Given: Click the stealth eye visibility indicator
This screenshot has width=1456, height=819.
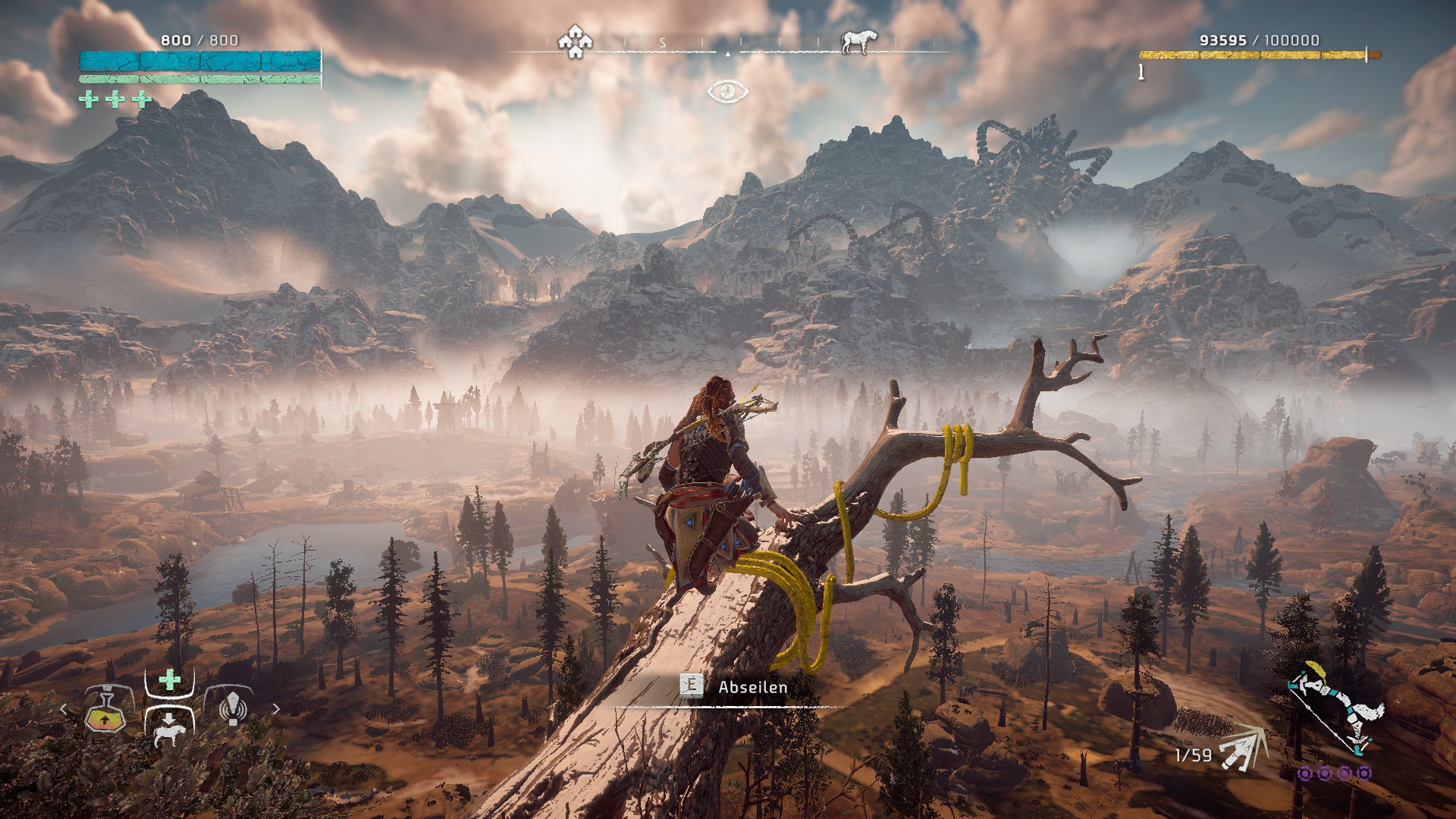Looking at the screenshot, I should coord(727,92).
